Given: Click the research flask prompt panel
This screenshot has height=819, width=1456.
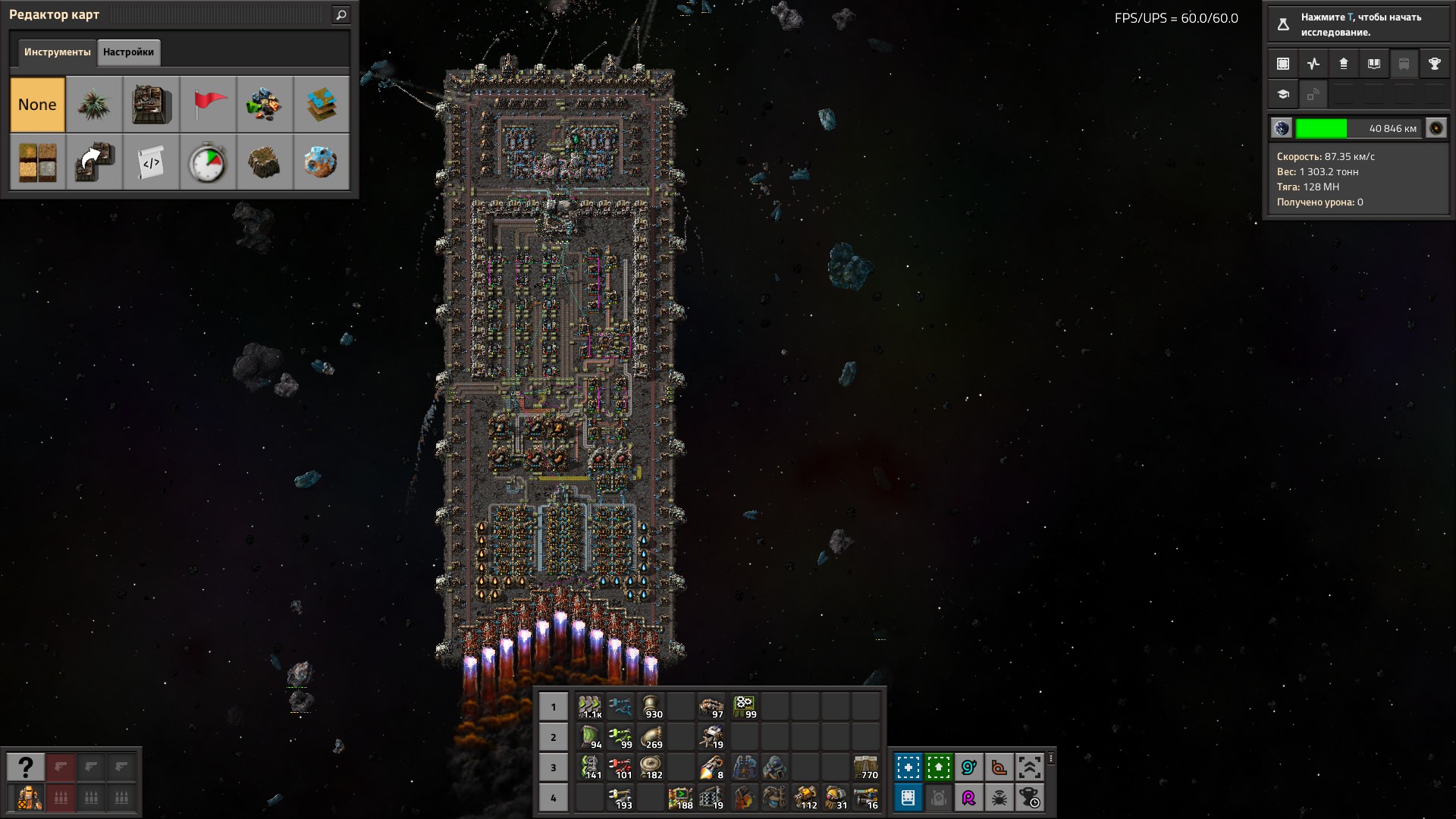Looking at the screenshot, I should pos(1357,24).
